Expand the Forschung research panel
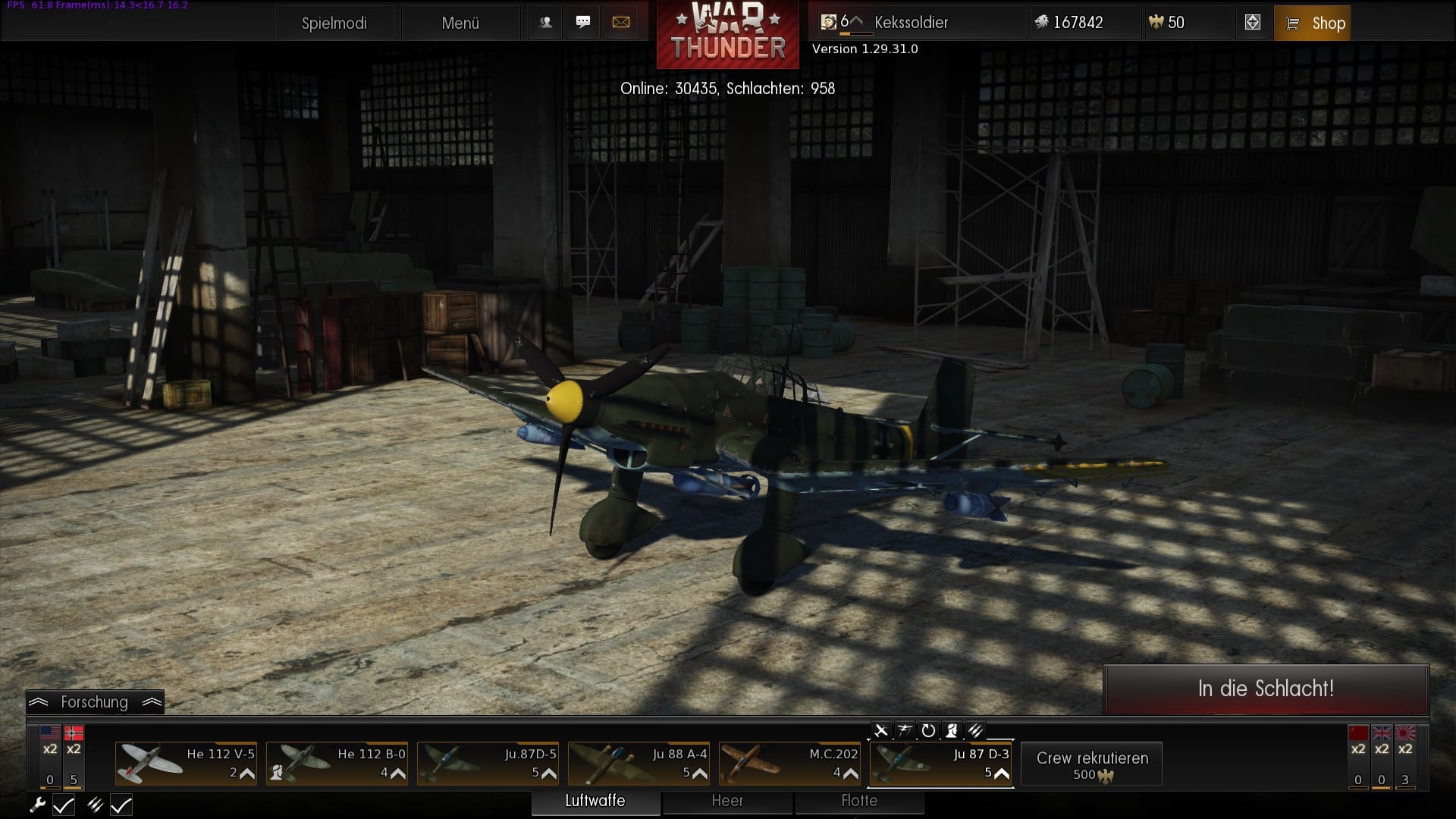The image size is (1456, 819). tap(95, 702)
